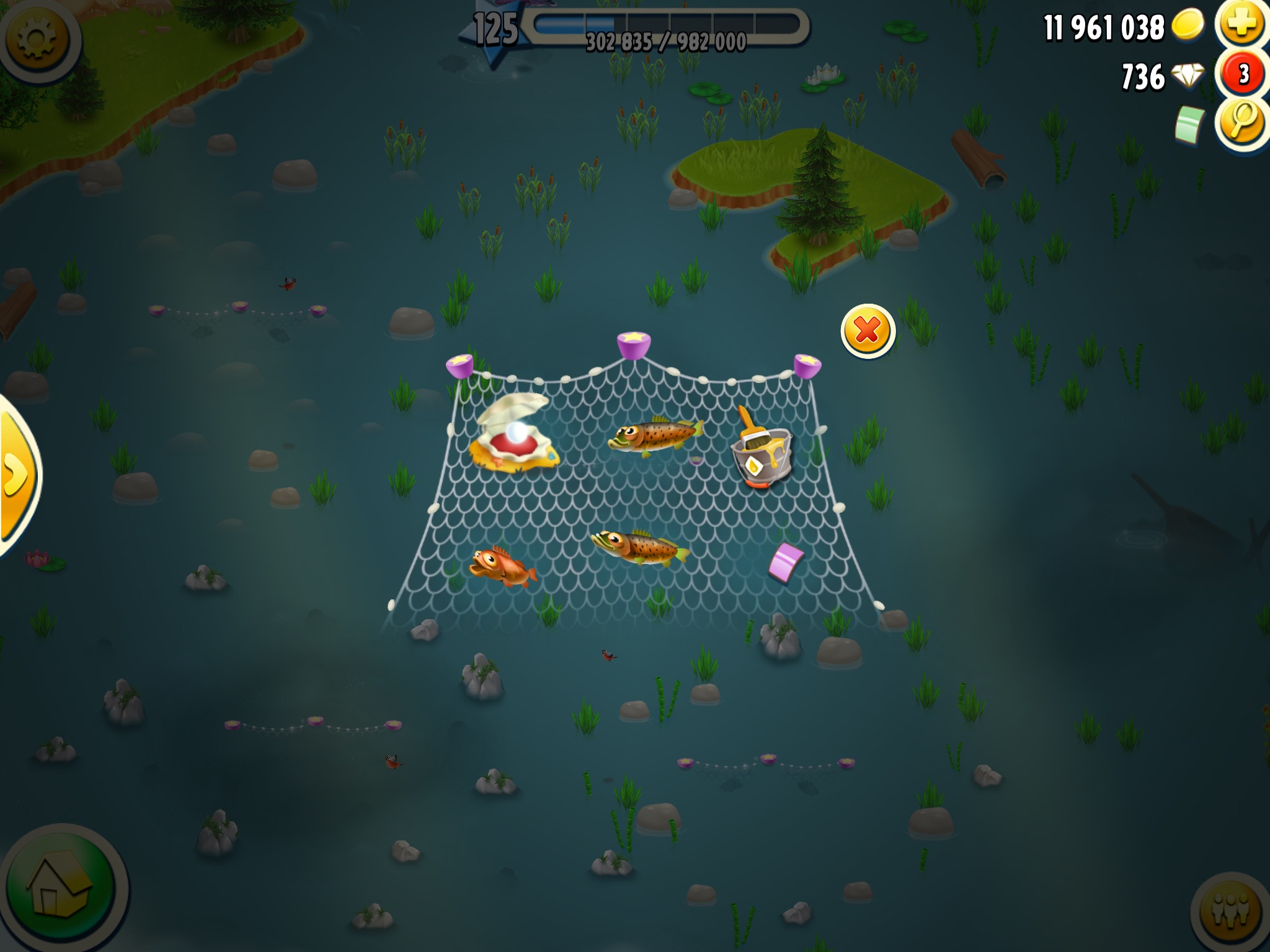Close the fishing net catch panel
The height and width of the screenshot is (952, 1270).
click(868, 331)
